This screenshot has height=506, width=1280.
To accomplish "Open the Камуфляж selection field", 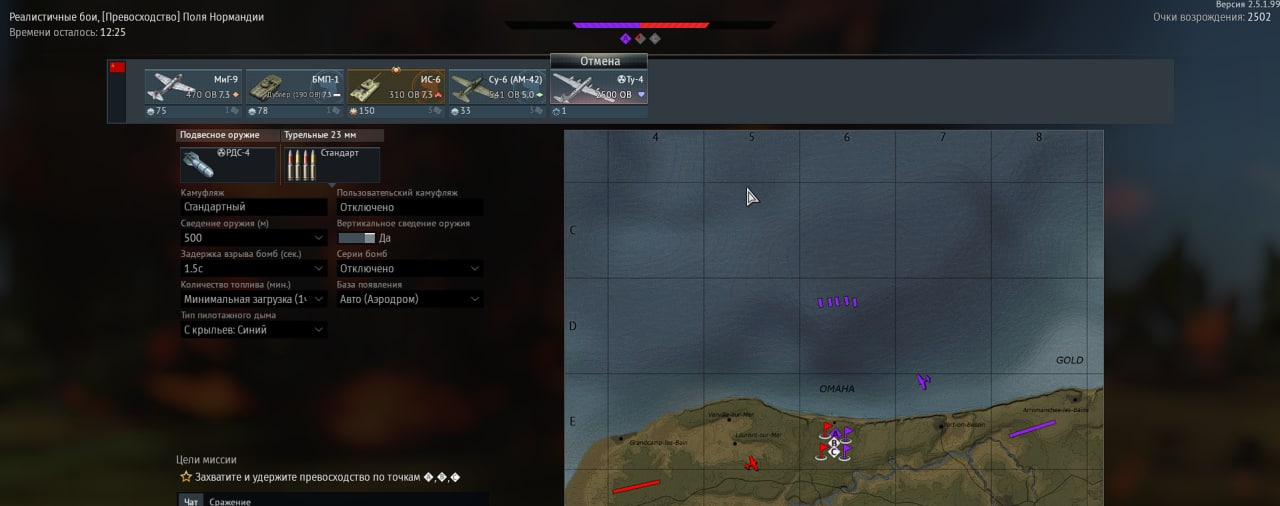I will click(254, 207).
